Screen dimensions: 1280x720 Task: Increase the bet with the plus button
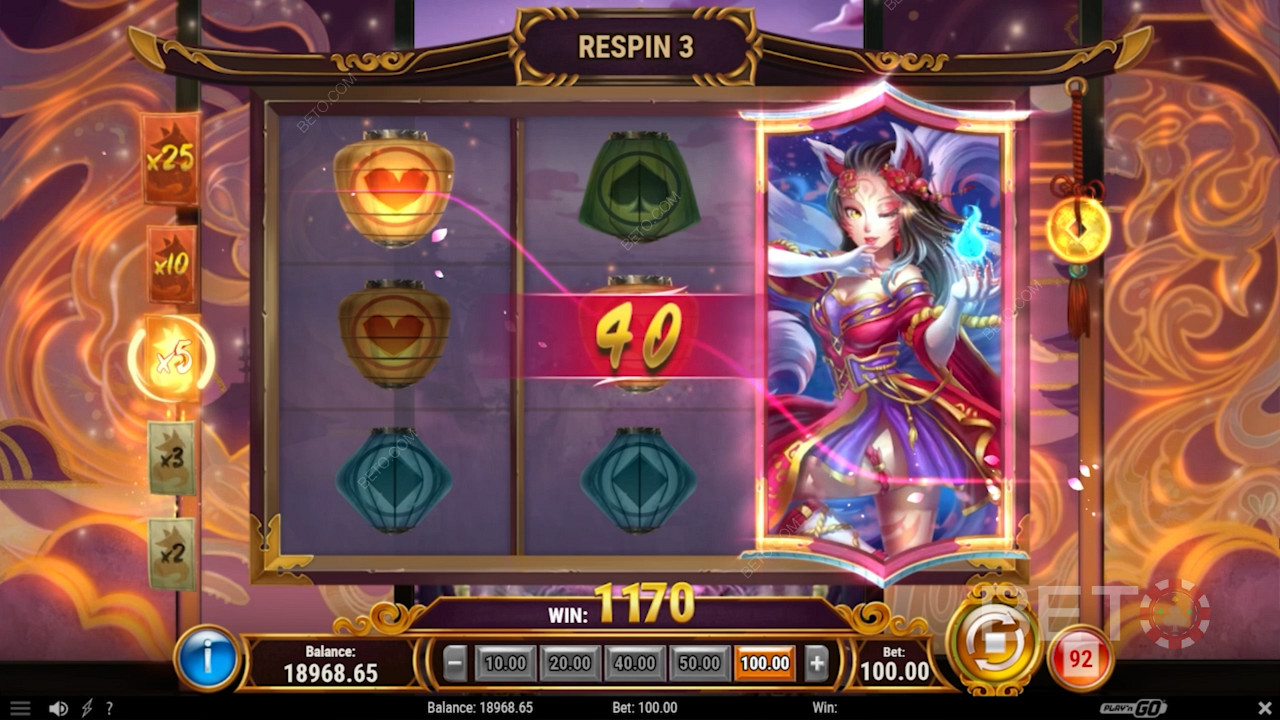[816, 663]
